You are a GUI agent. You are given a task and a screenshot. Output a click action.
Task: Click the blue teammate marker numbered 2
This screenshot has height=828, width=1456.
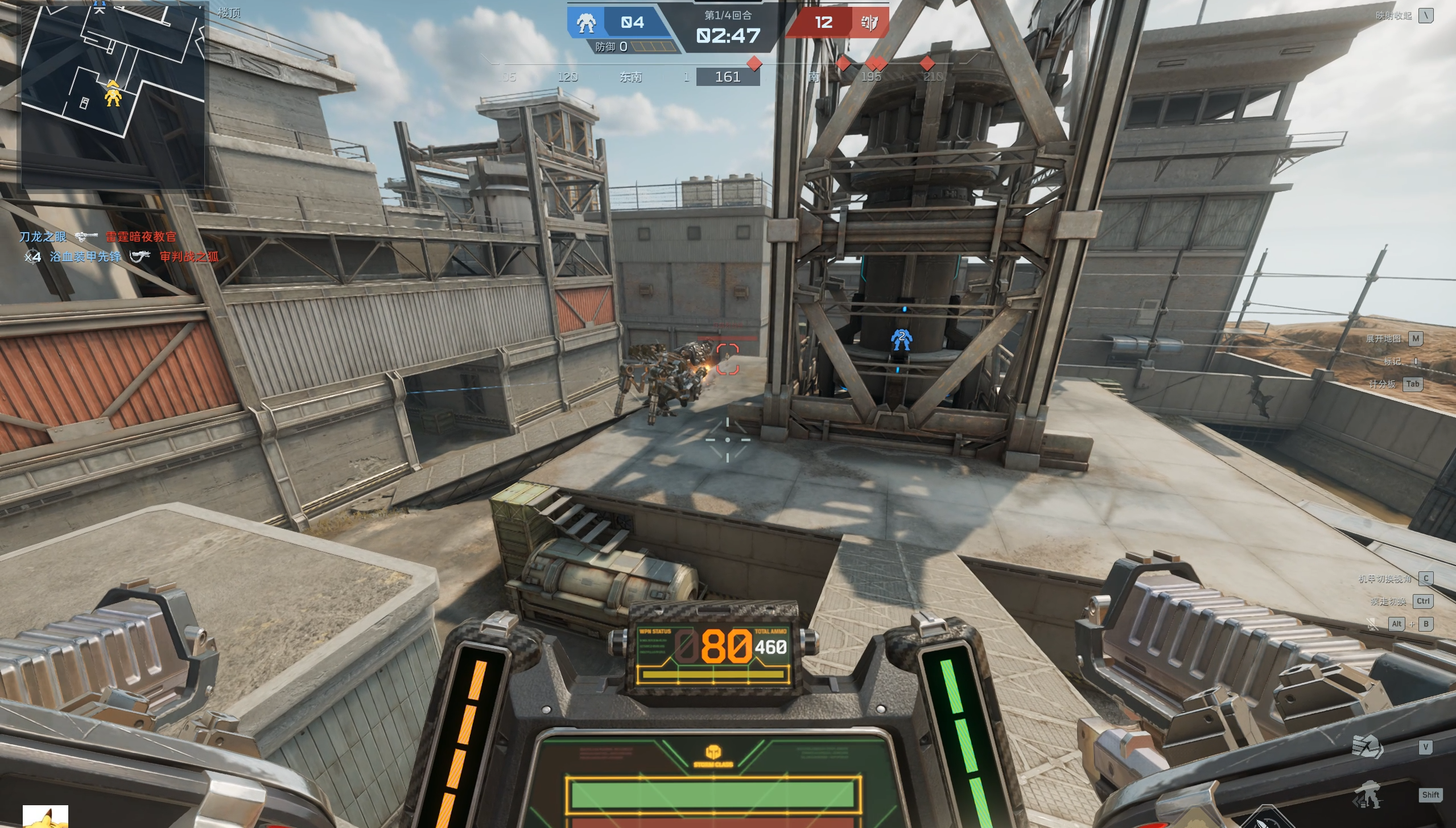click(901, 339)
